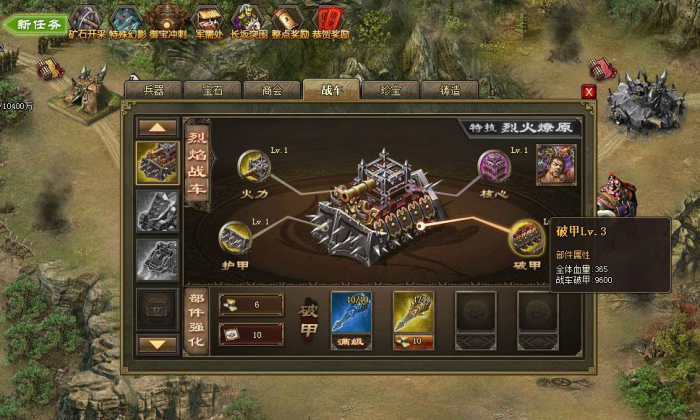This screenshot has width=700, height=420.
Task: Select the 护甲 armor chariot part
Action: [x=235, y=239]
